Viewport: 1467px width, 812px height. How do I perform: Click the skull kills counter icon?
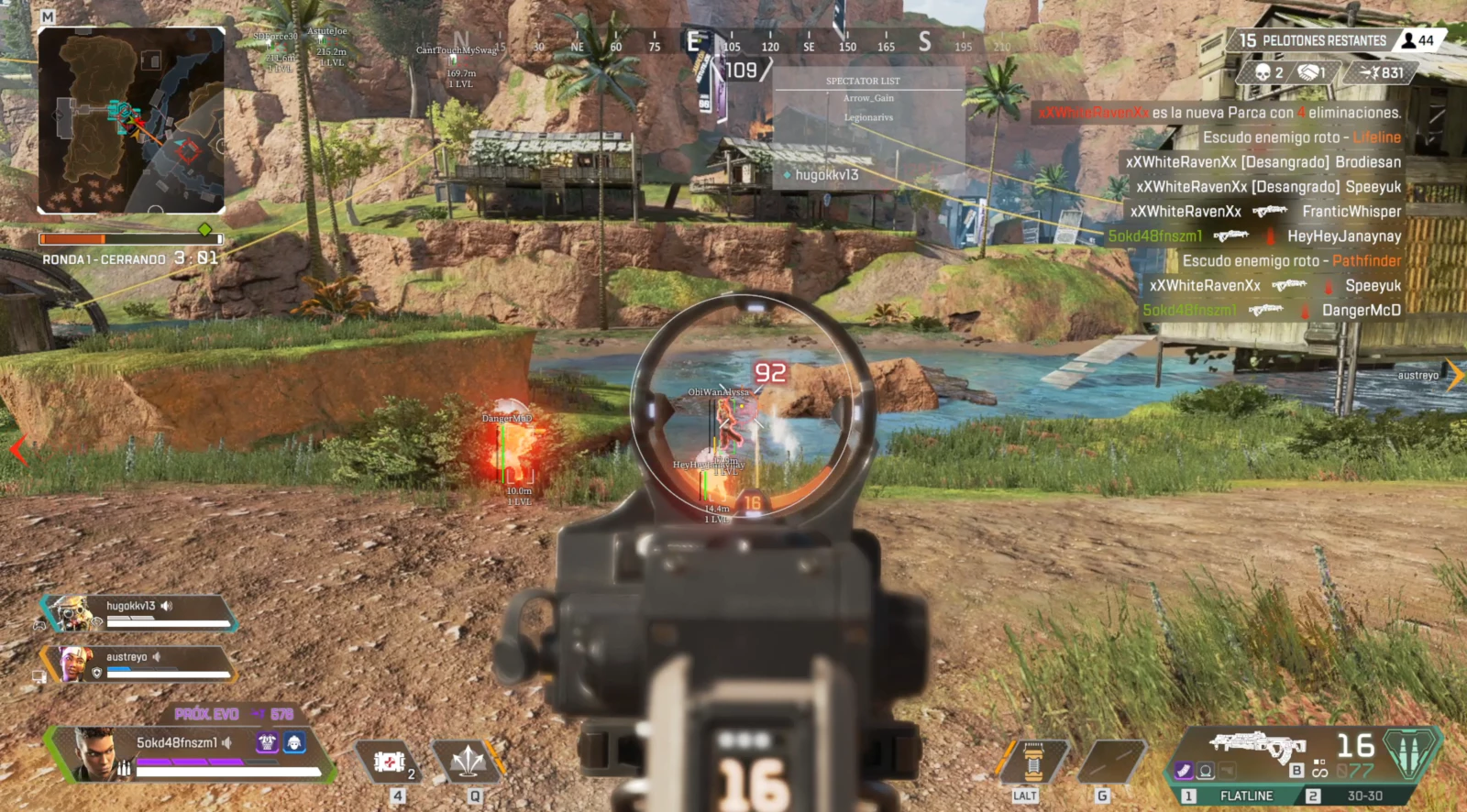point(1263,72)
